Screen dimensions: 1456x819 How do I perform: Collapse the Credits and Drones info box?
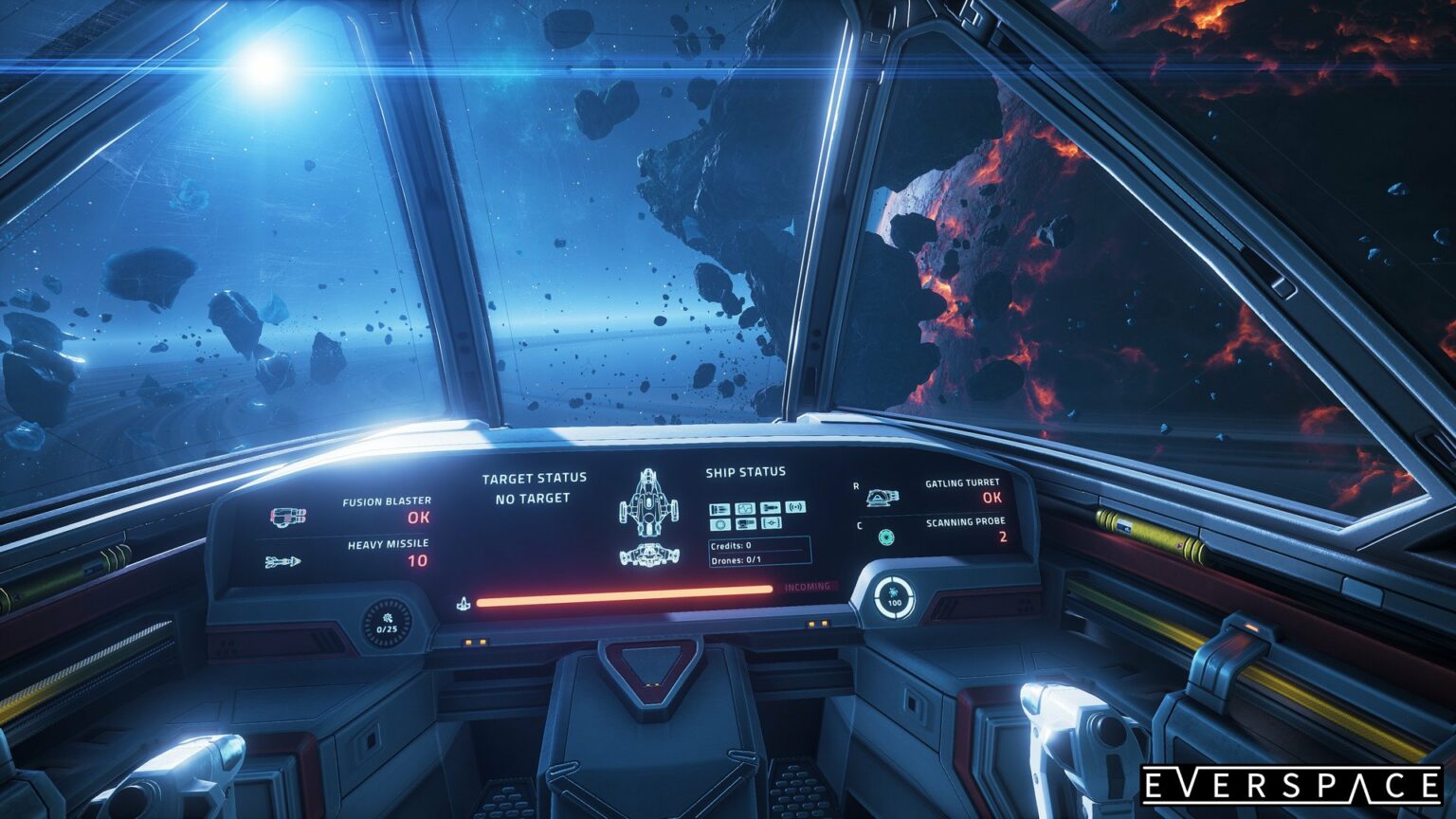[756, 553]
